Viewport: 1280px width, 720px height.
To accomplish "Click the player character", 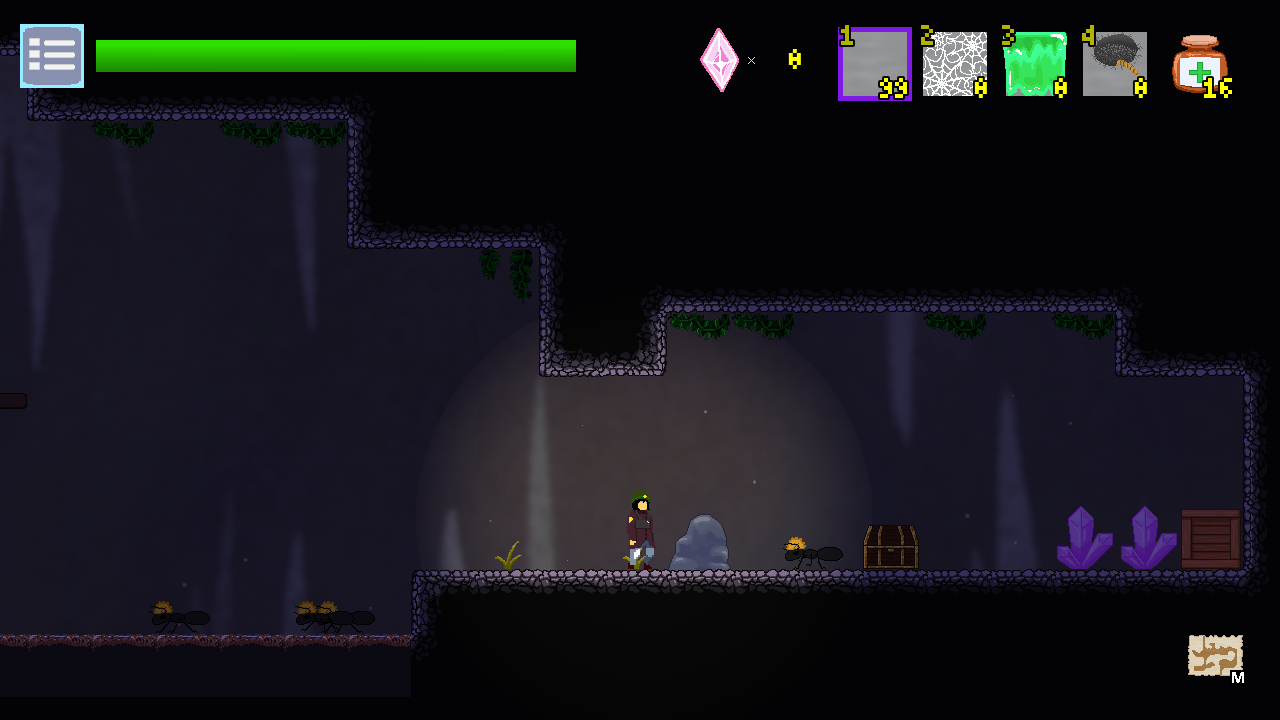I will 640,530.
